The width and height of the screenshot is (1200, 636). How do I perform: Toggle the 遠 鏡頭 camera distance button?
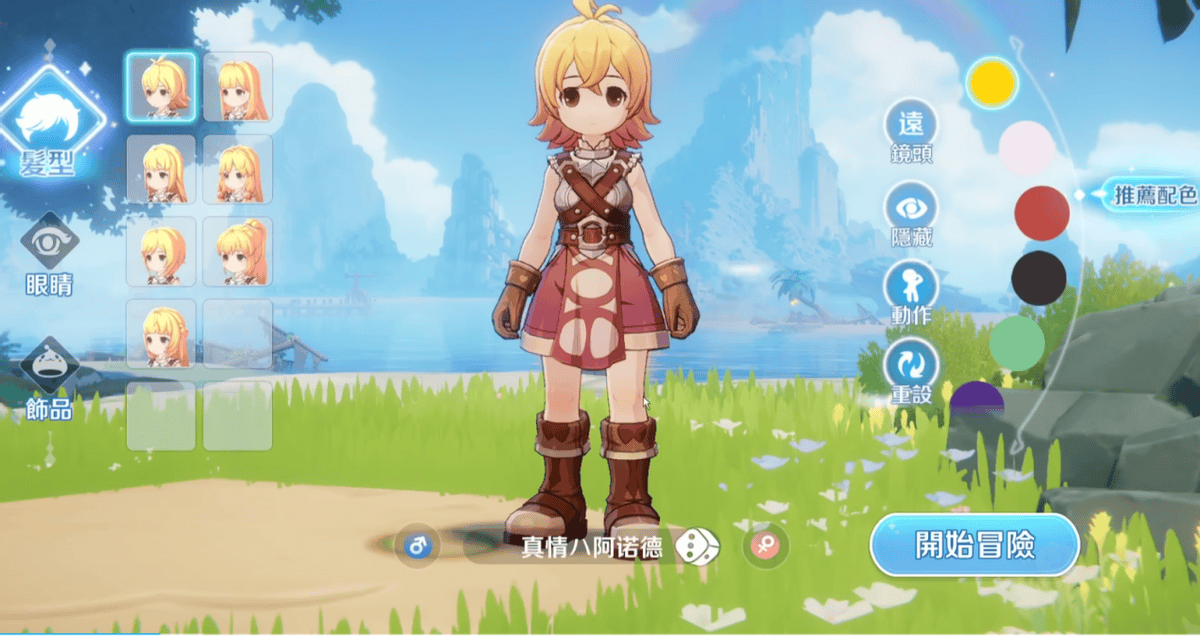pos(911,132)
